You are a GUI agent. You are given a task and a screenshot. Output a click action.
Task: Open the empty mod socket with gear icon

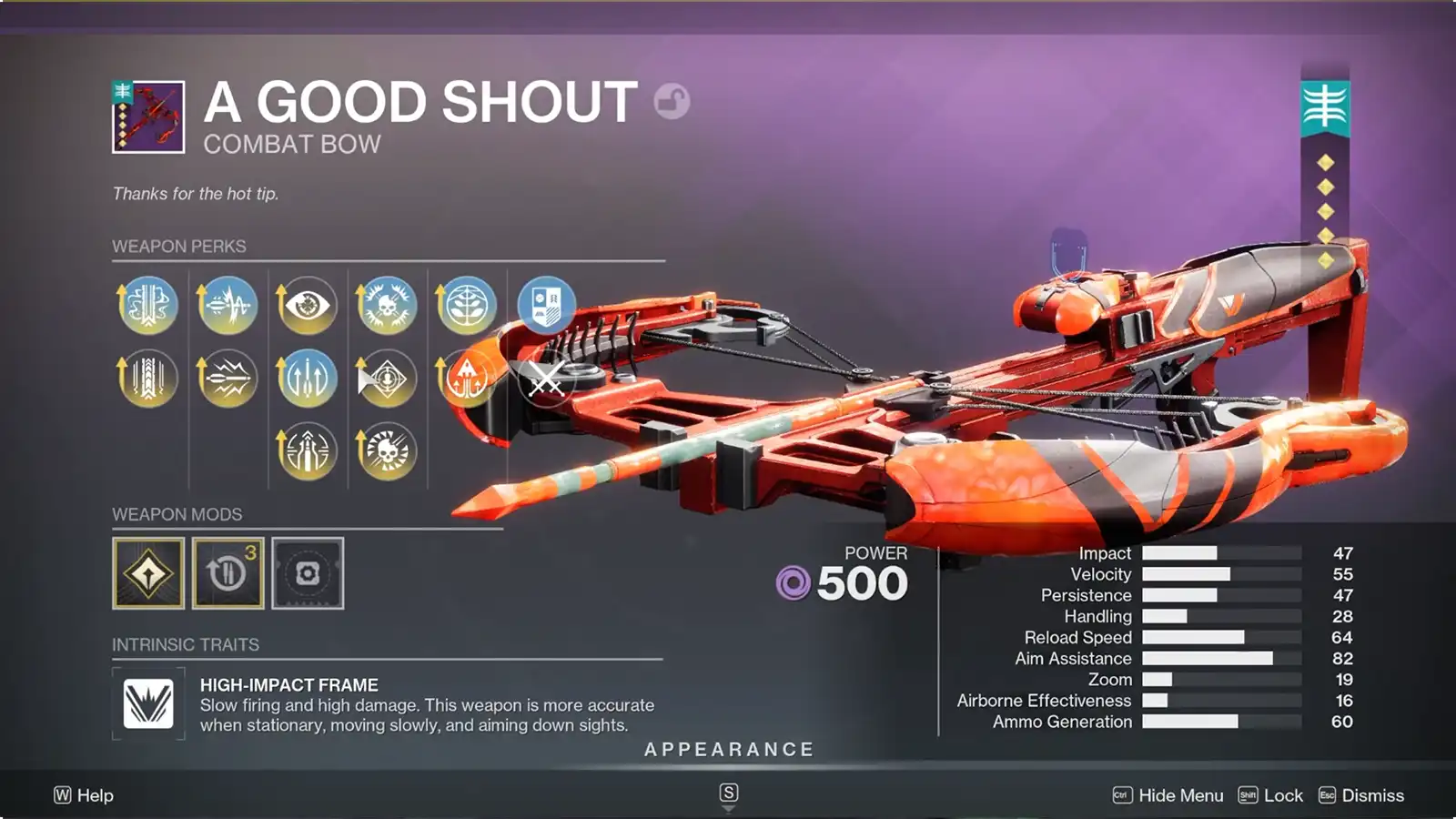pos(309,575)
